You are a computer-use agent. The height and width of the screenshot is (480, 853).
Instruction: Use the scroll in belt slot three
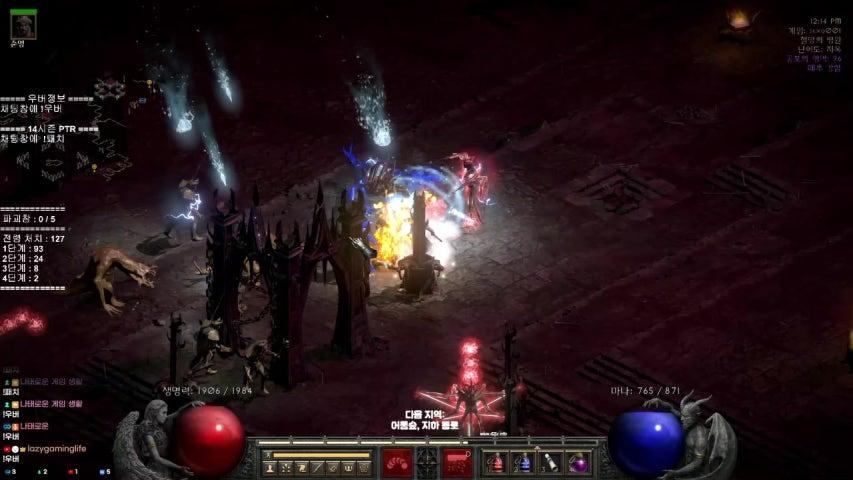click(x=550, y=463)
